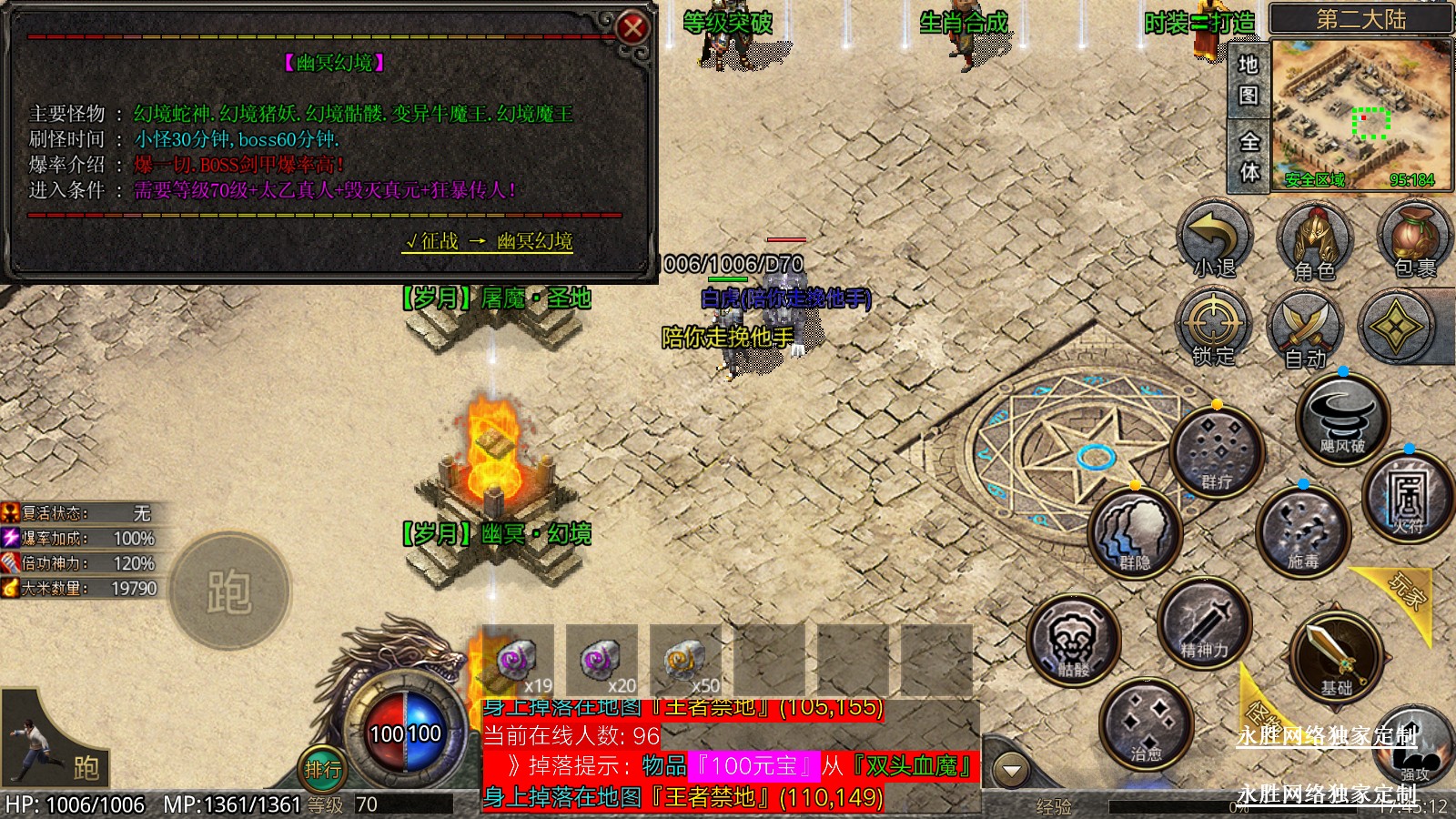Use the 治愈 healing skill
Image resolution: width=1456 pixels, height=819 pixels.
click(1146, 723)
